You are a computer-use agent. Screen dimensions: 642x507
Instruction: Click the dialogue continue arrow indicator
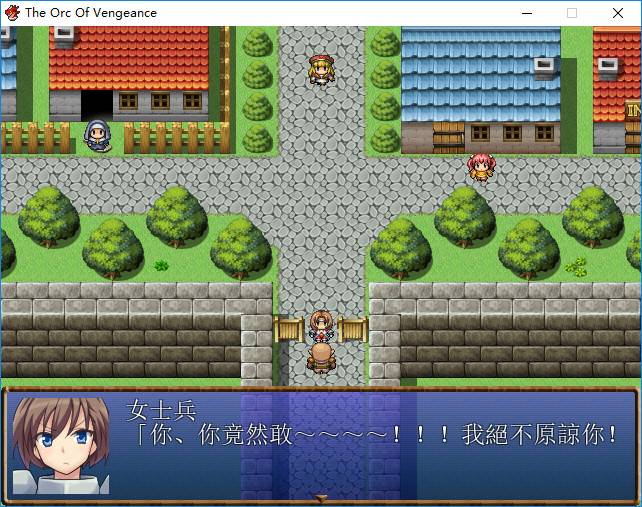(x=321, y=497)
